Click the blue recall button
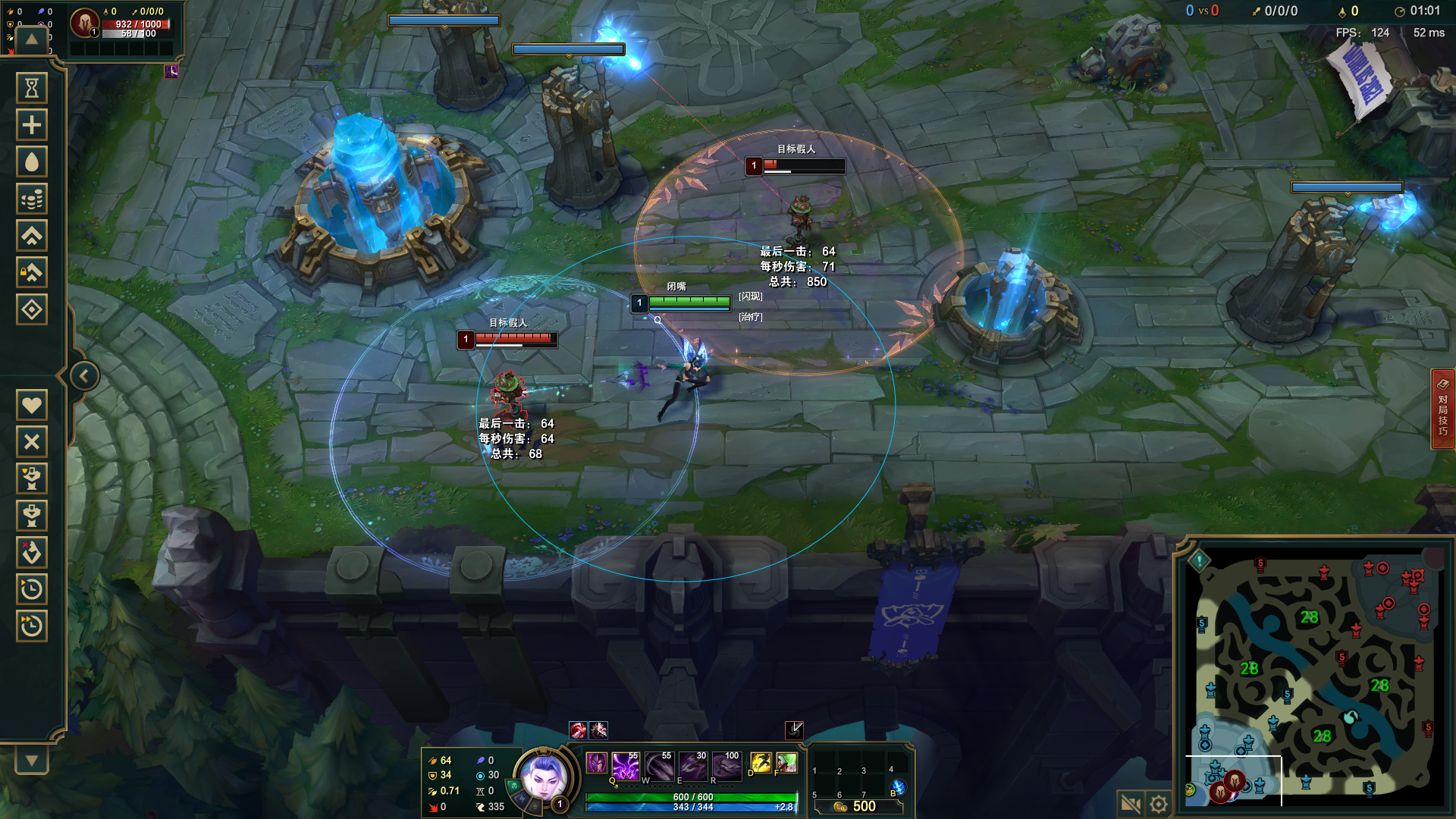 (898, 788)
